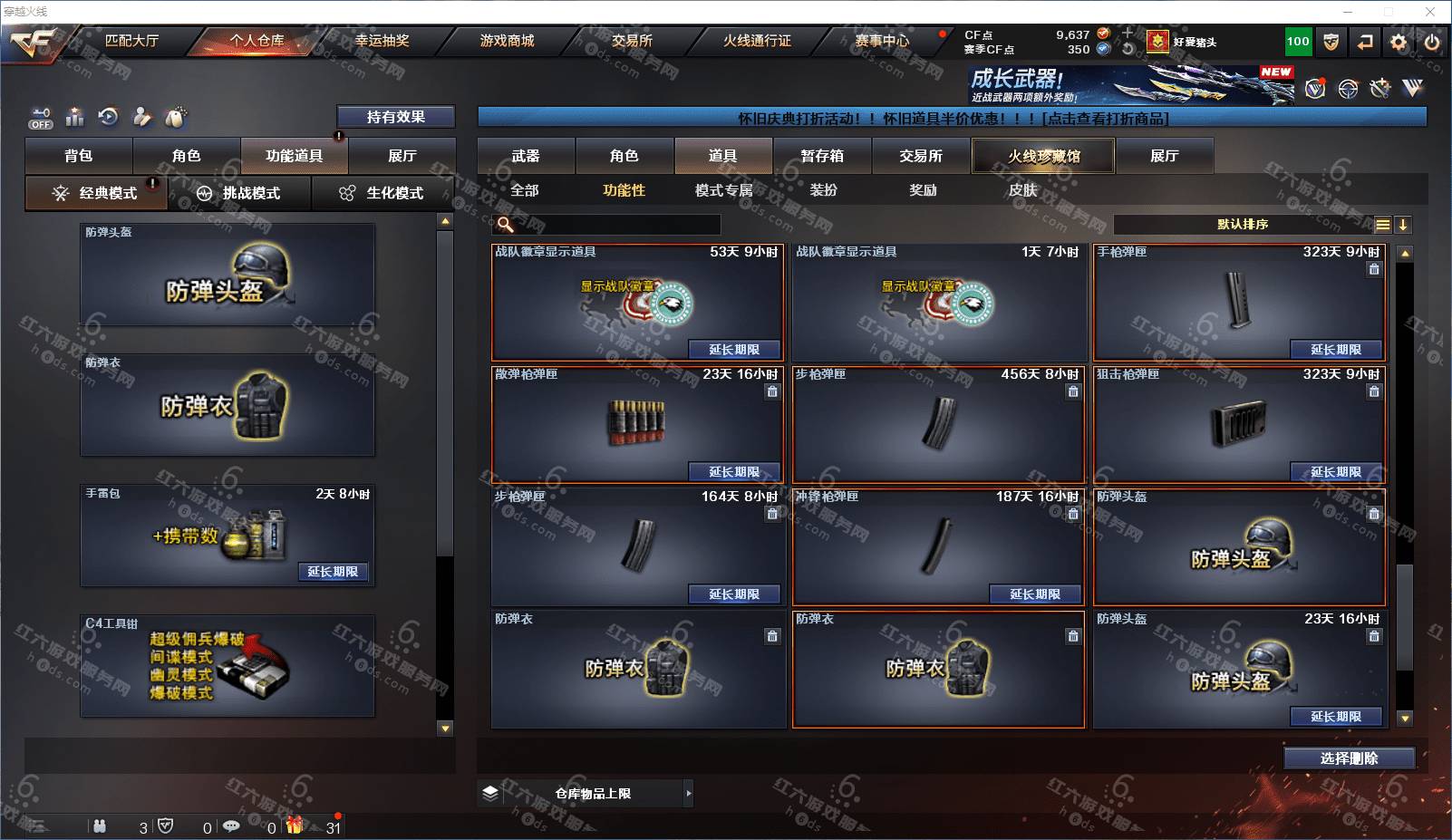Show the 火线珍藏馆 collection tab
This screenshot has width=1452, height=840.
pyautogui.click(x=1043, y=156)
